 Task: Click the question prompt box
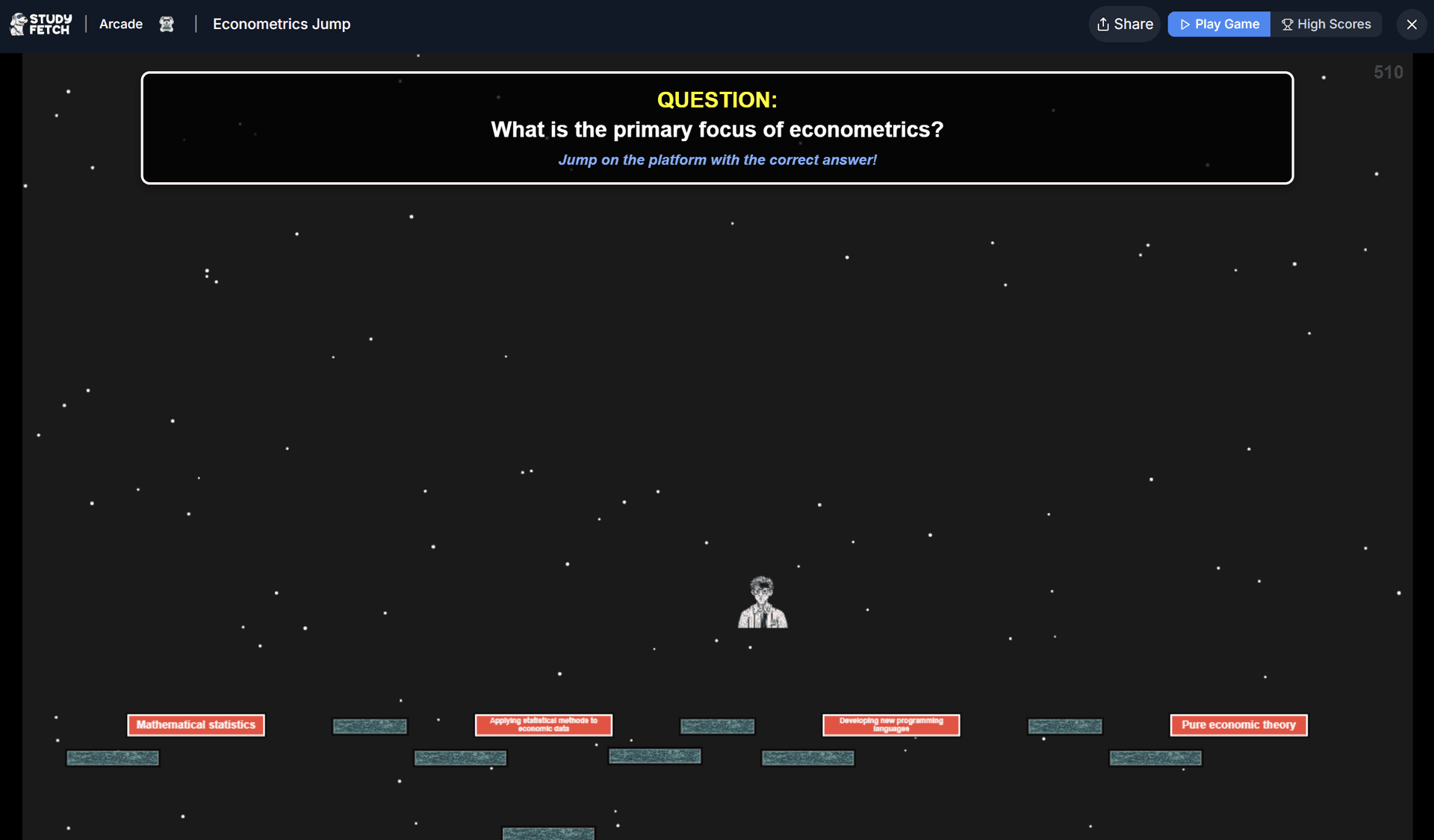tap(716, 127)
